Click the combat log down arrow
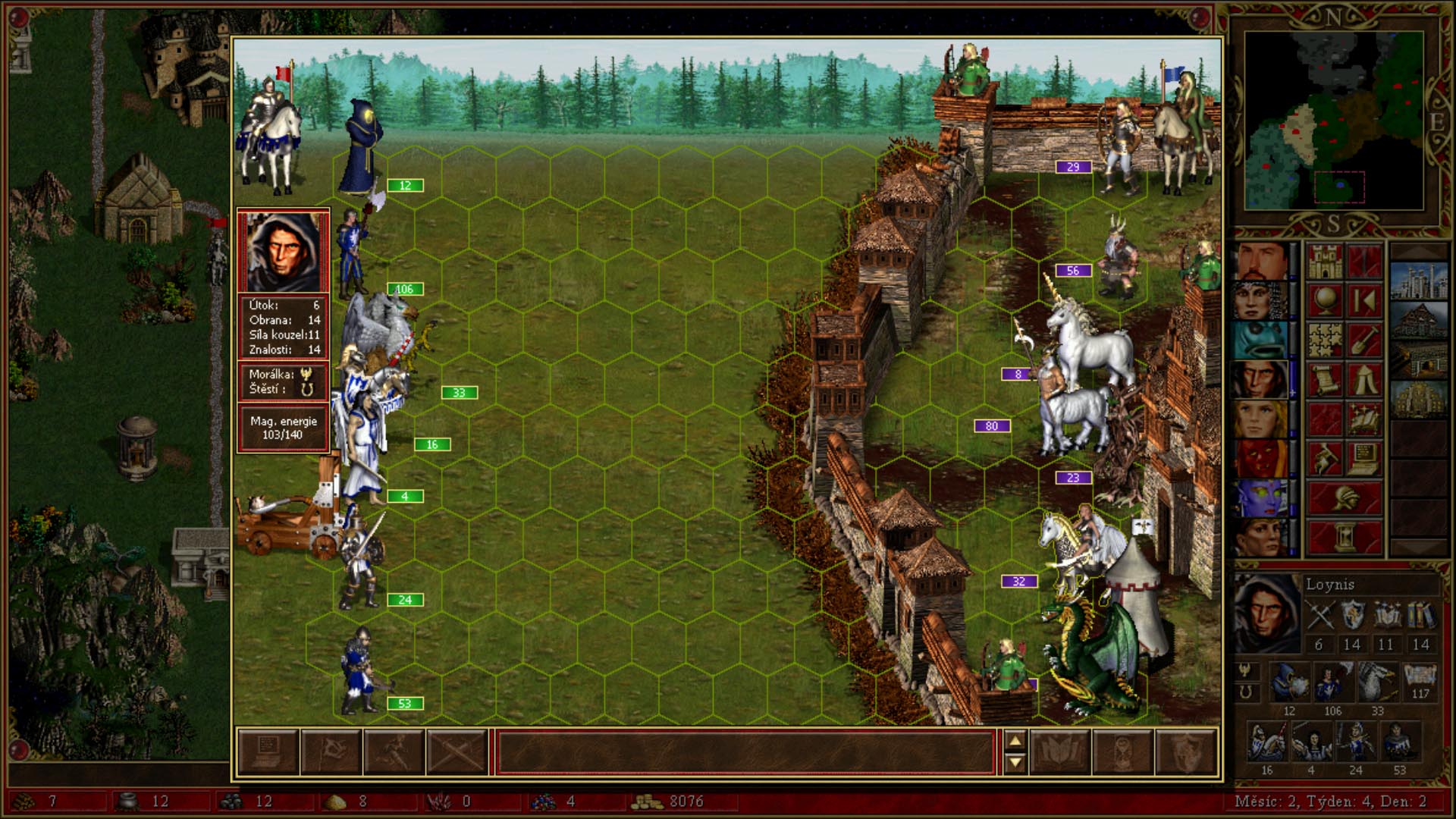This screenshot has width=1456, height=819. tap(1015, 763)
